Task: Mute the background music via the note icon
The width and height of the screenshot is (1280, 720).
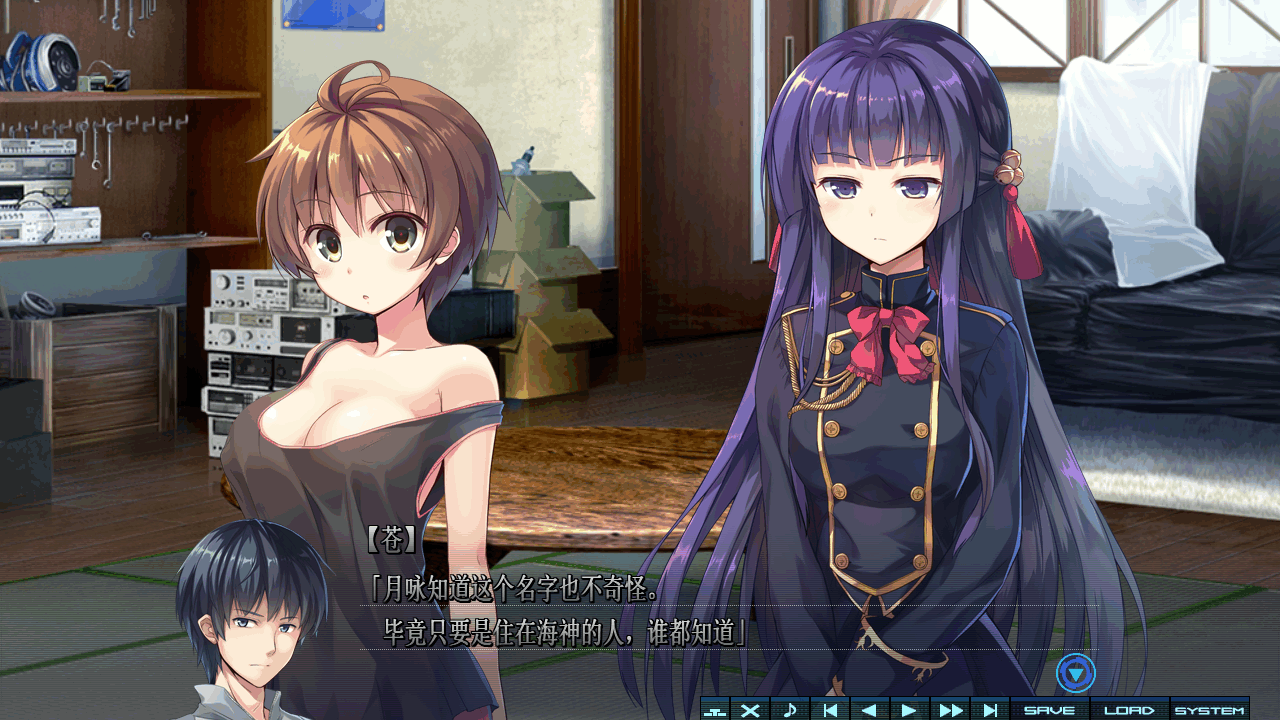Action: pyautogui.click(x=790, y=706)
